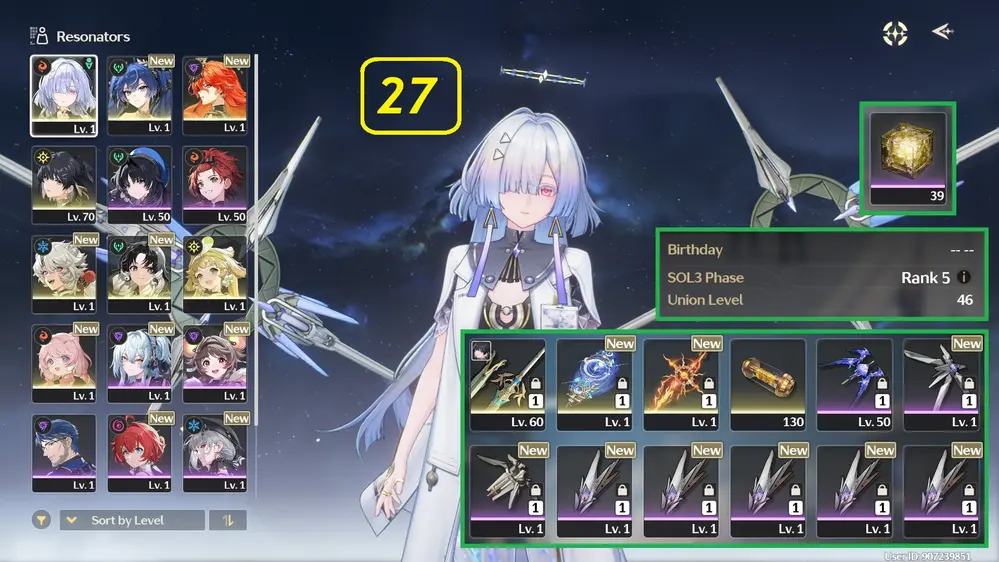Select the blue swirling weapon marked New

(x=594, y=384)
